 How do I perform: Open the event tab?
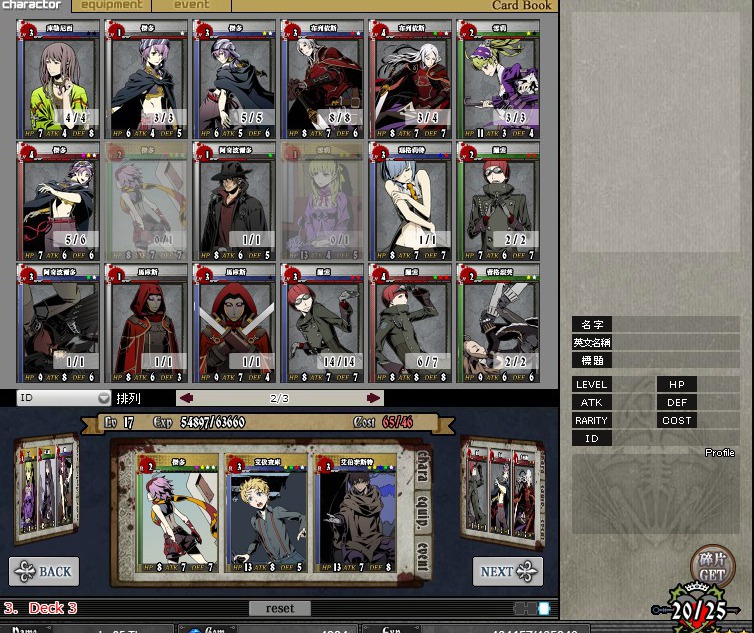click(x=192, y=5)
